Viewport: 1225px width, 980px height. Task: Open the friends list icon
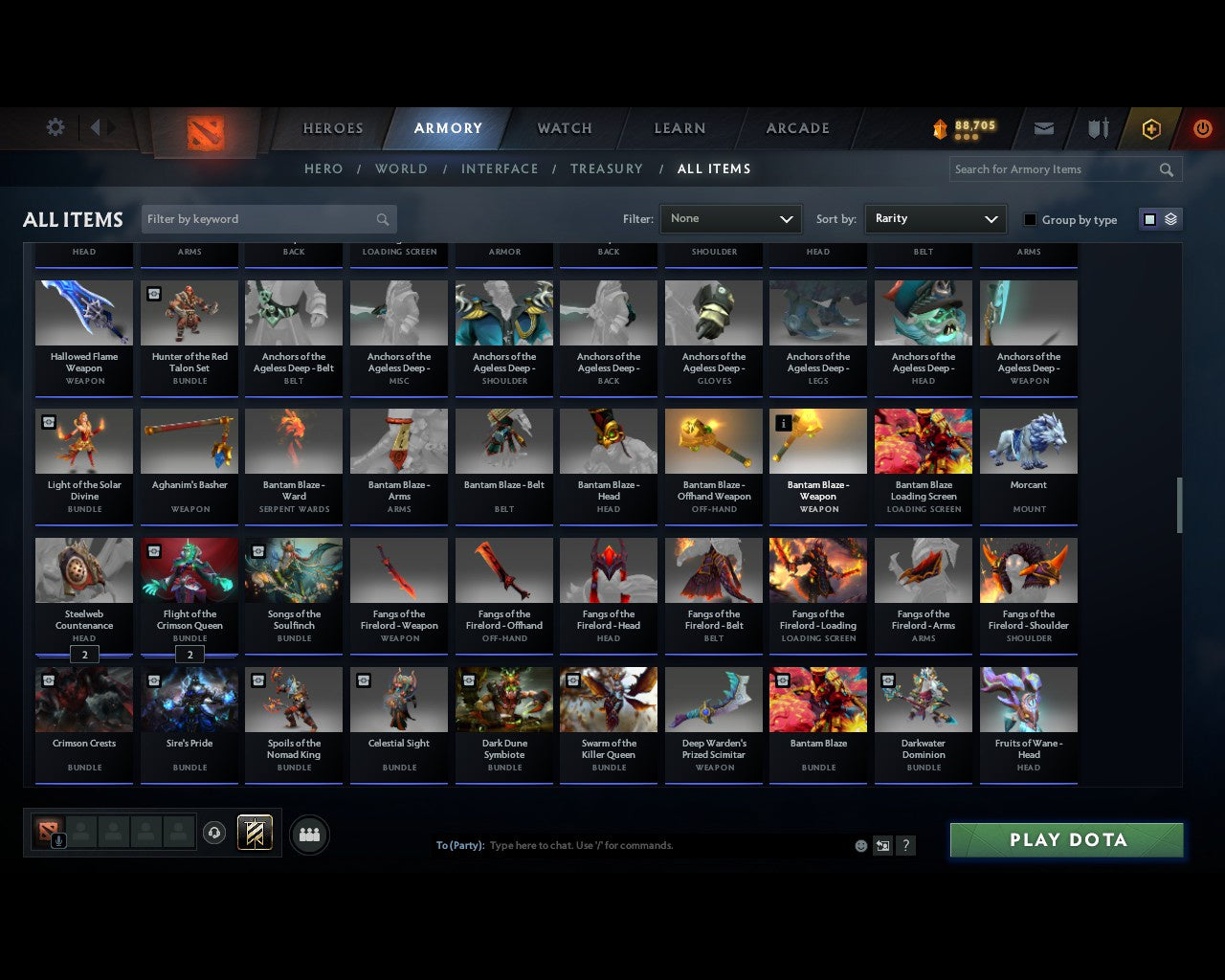click(x=308, y=835)
